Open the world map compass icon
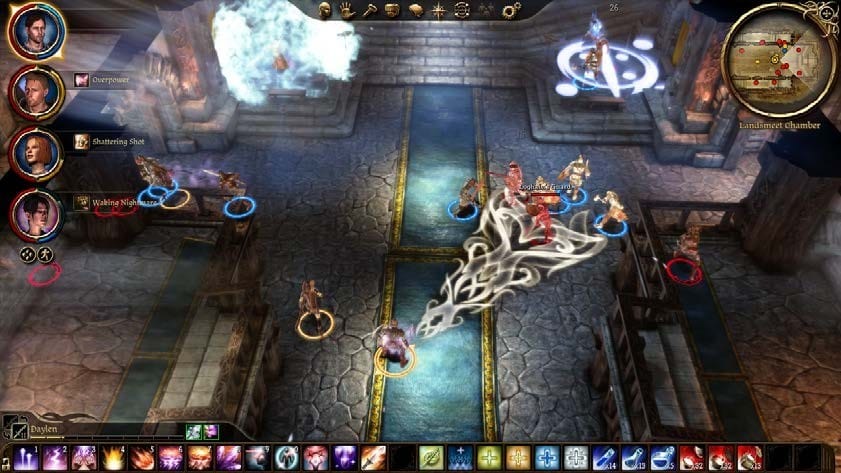This screenshot has width=841, height=473. point(439,11)
